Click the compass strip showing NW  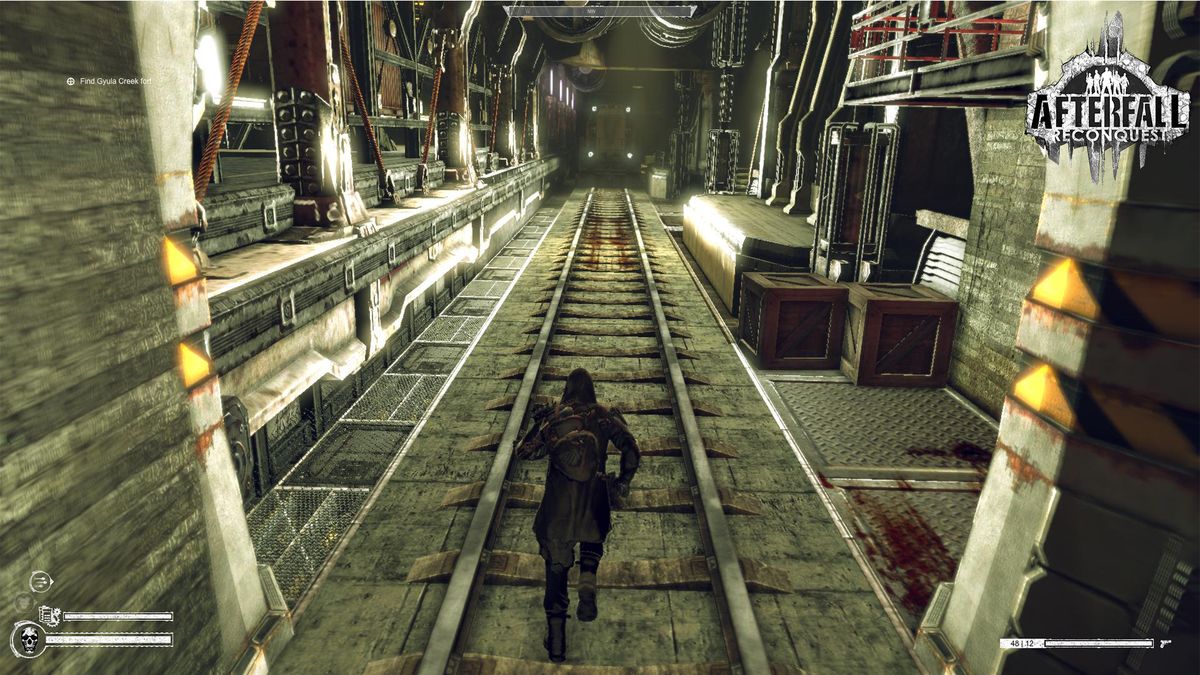[600, 12]
